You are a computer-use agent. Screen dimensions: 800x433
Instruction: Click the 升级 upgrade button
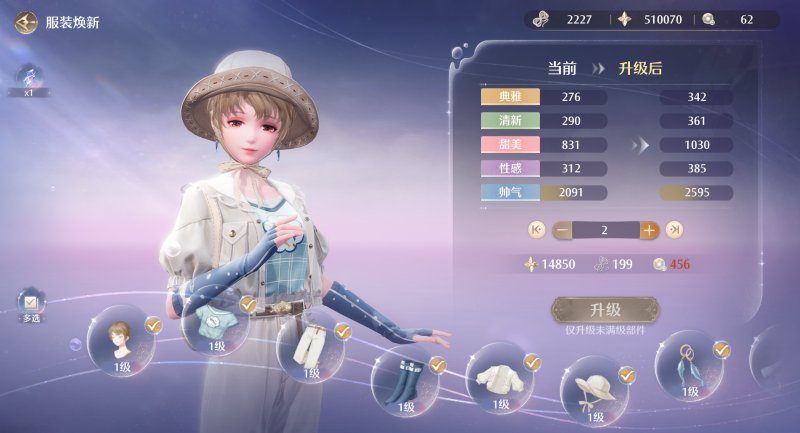pyautogui.click(x=606, y=309)
